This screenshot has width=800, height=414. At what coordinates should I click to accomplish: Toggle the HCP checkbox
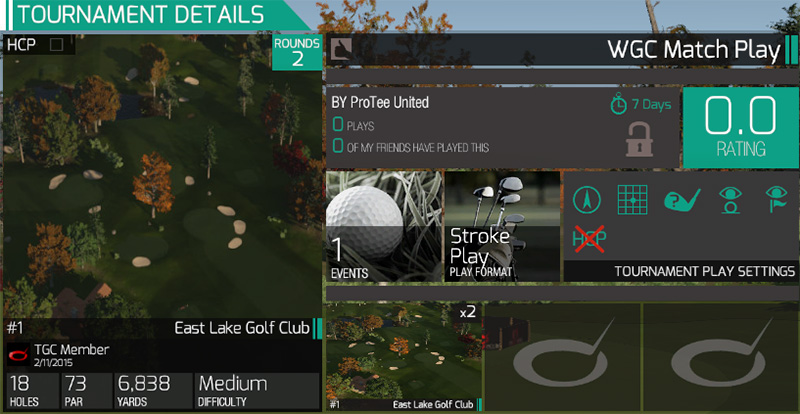56,45
